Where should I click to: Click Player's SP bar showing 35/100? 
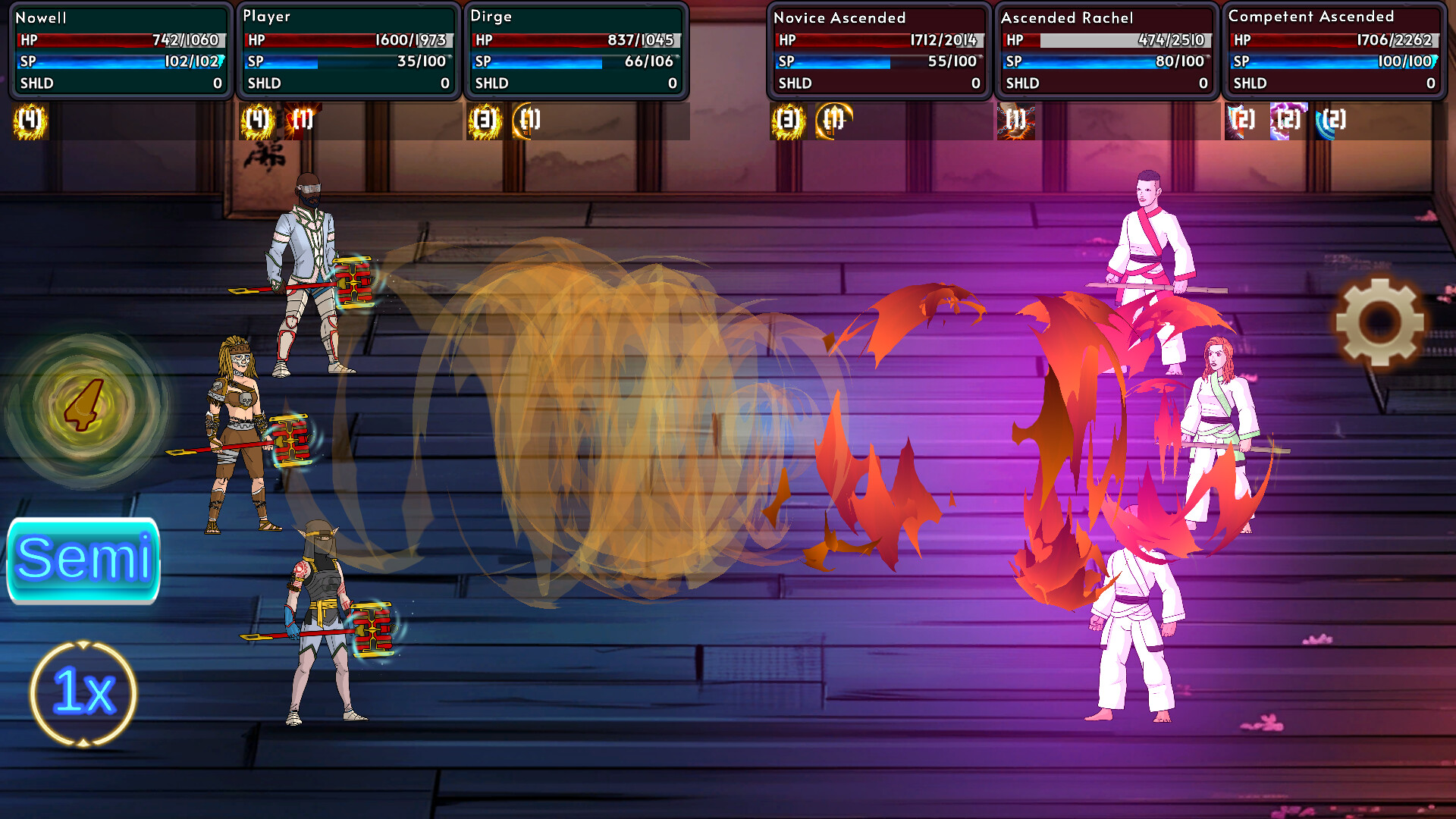point(347,63)
